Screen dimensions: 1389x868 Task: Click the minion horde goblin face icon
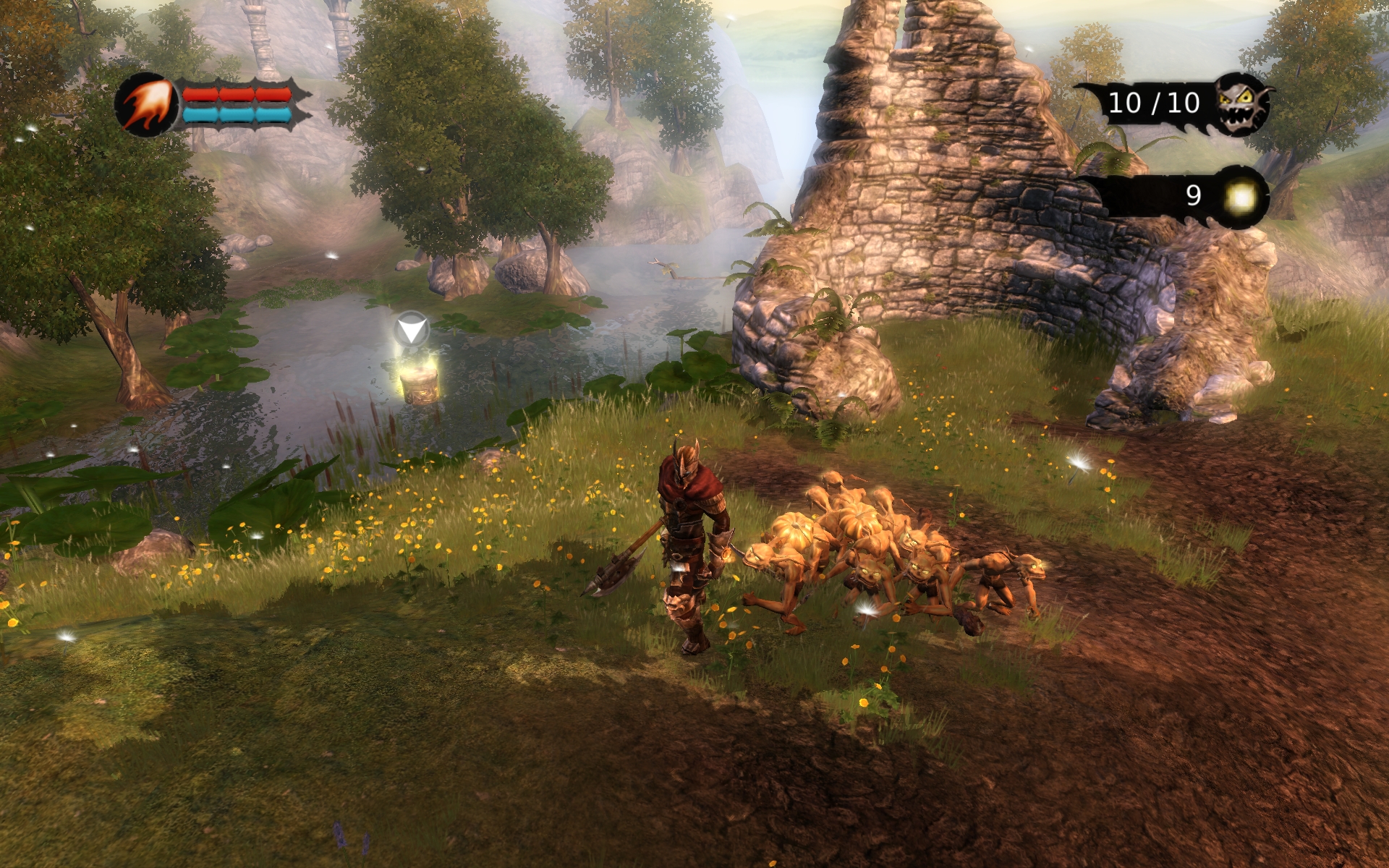coord(1242,105)
